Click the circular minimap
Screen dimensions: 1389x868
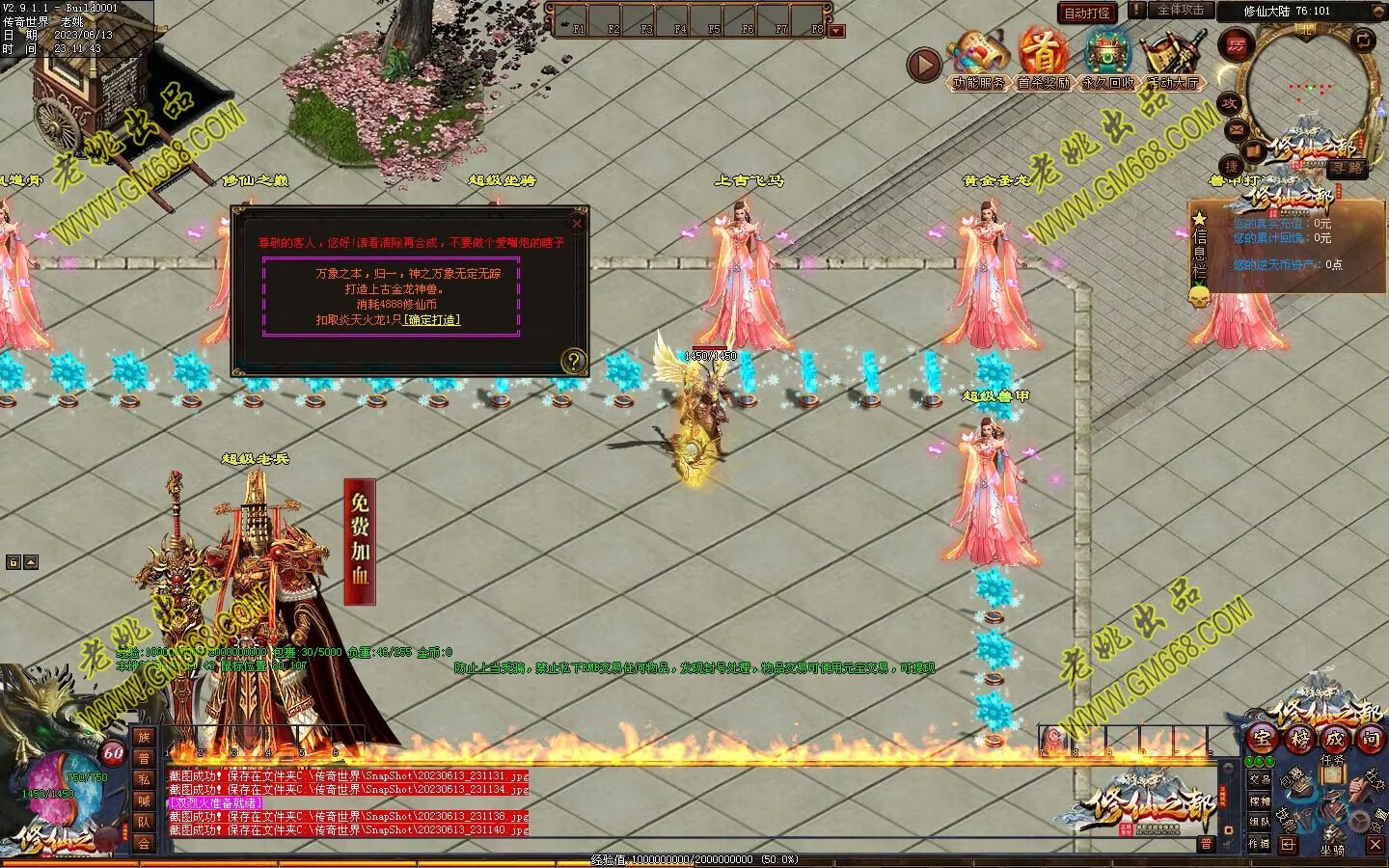[1306, 94]
